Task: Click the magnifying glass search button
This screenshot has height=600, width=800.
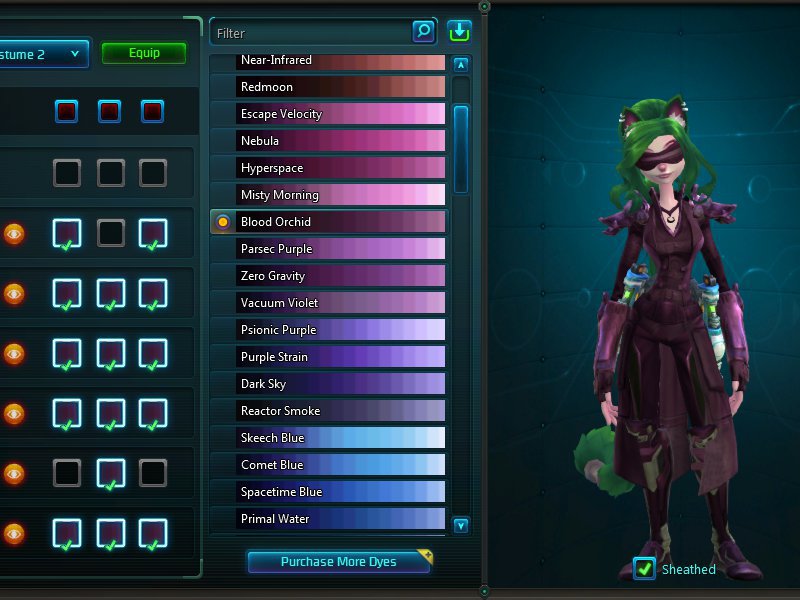Action: coord(424,32)
